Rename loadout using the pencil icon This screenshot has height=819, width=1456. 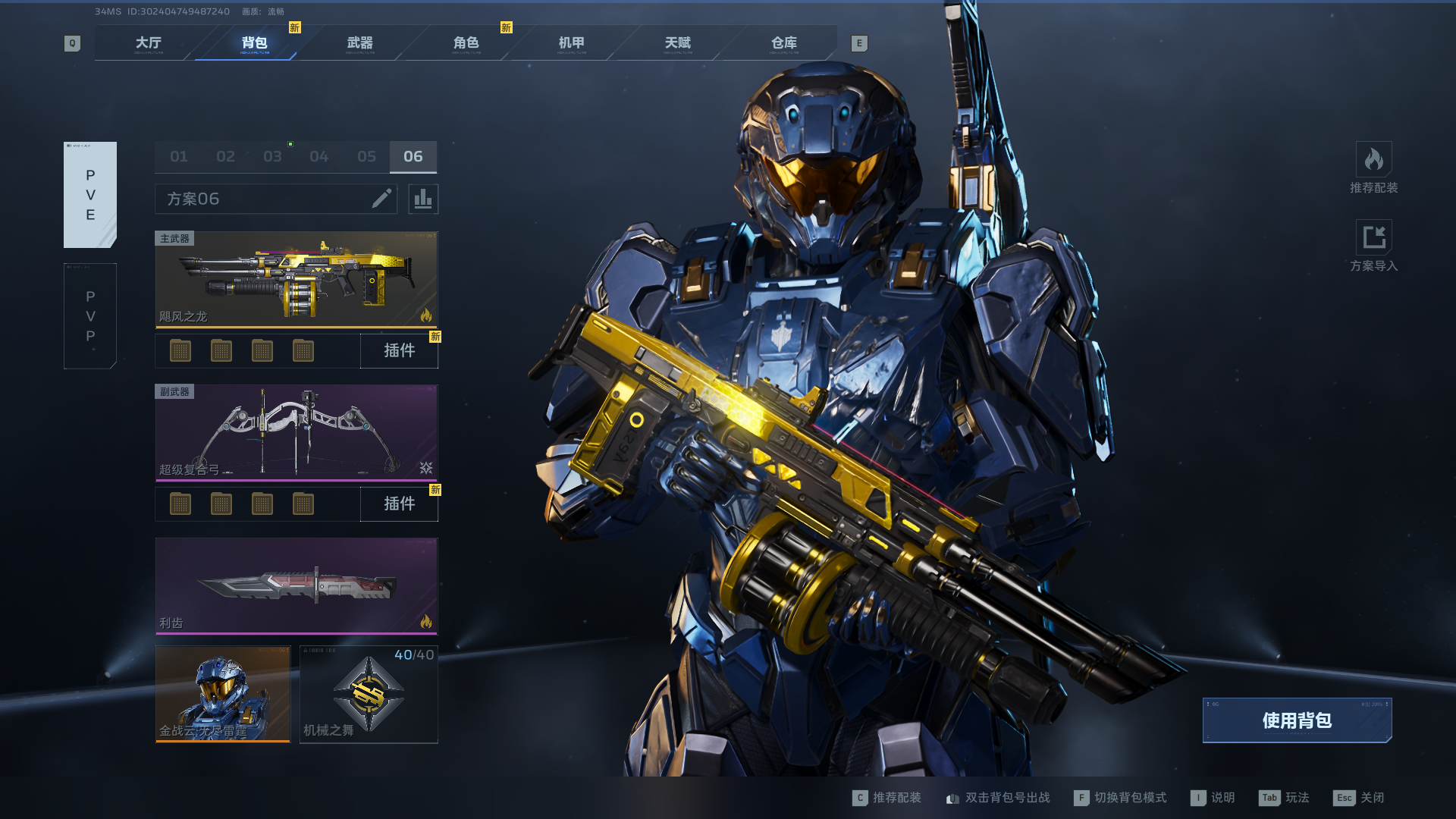point(381,199)
